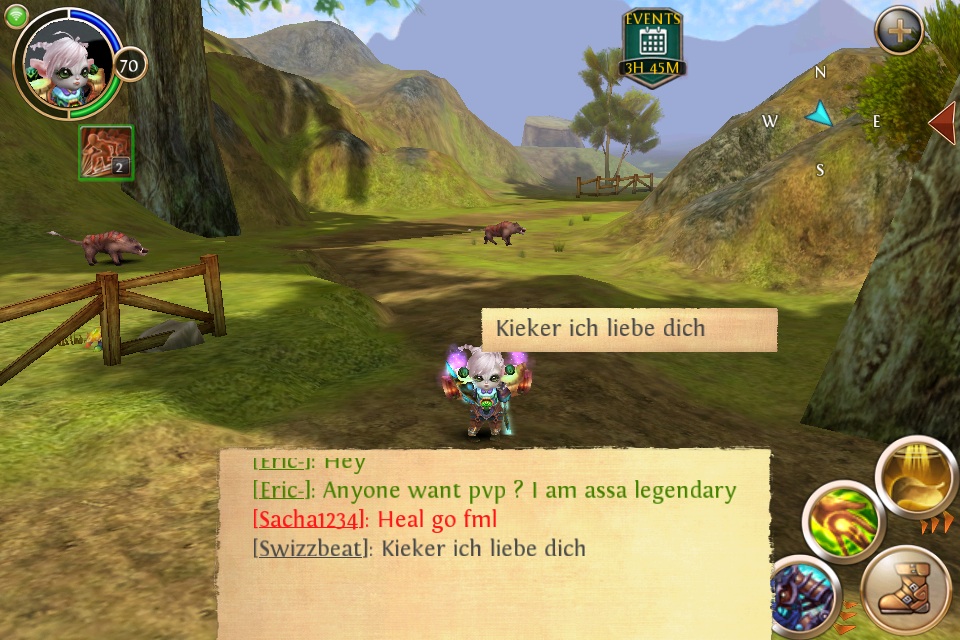Expand the red arrow side panel
The image size is (960, 640).
pyautogui.click(x=943, y=122)
